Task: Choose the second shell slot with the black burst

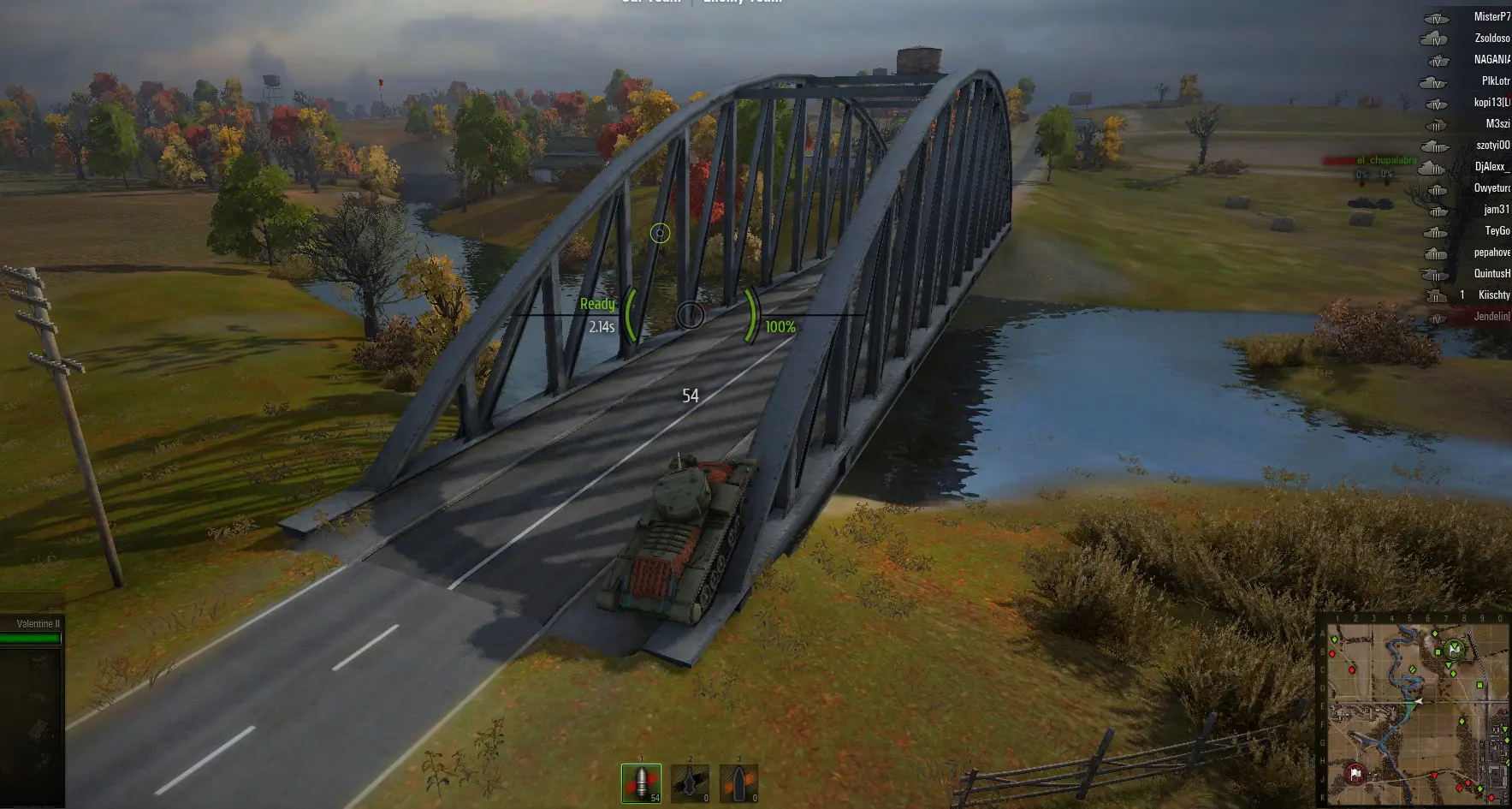Action: point(690,782)
